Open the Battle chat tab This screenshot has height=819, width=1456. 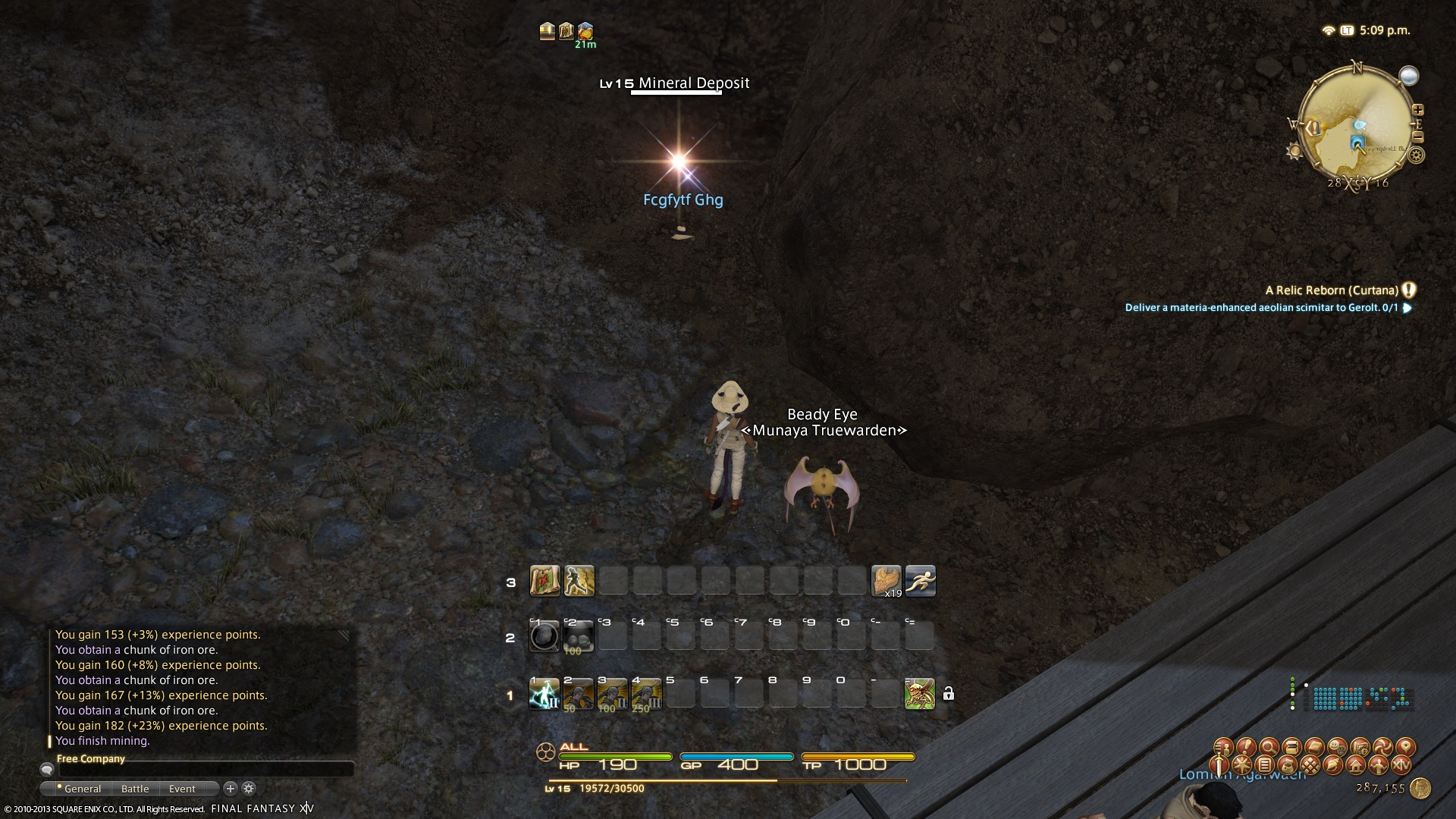[x=135, y=789]
